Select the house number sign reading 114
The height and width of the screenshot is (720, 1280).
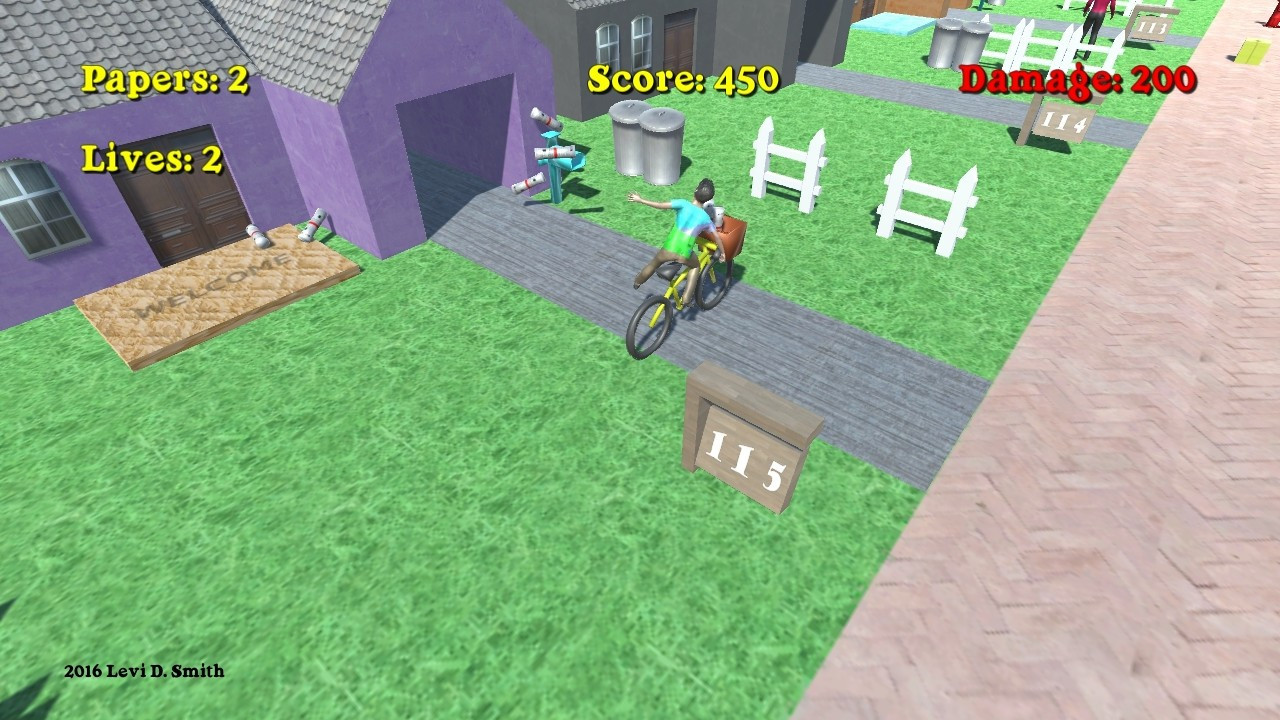pyautogui.click(x=1065, y=120)
